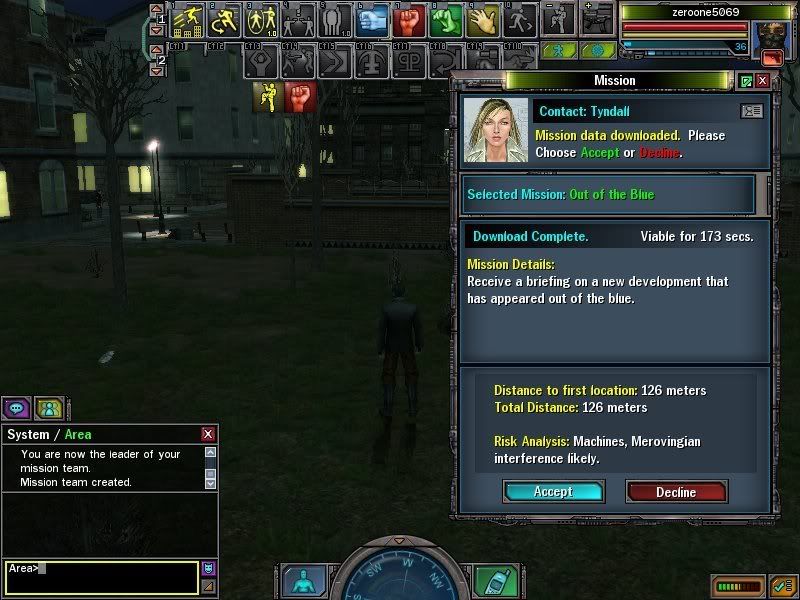Use the yellow open hand ability

(483, 20)
